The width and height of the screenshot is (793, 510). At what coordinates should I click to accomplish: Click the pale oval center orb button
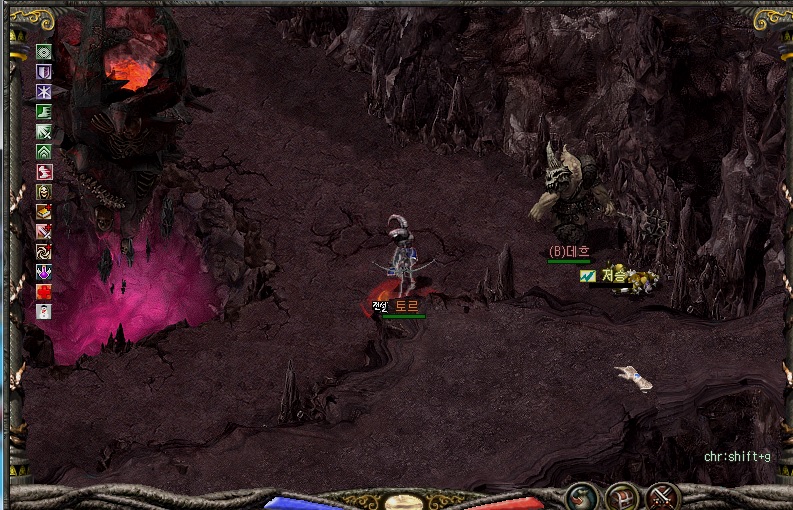tap(407, 501)
